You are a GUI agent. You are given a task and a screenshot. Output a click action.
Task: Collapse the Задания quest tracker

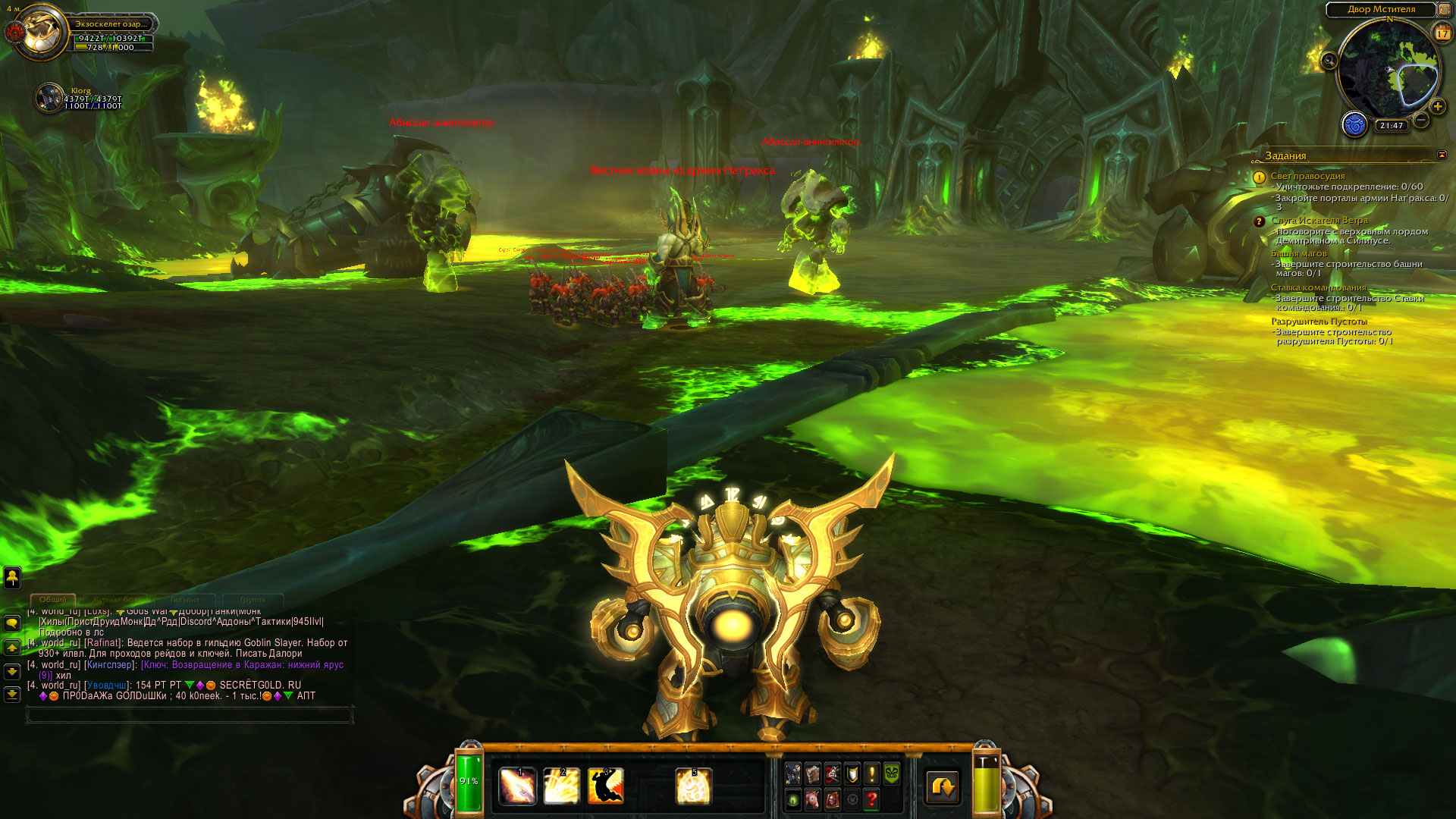click(x=1442, y=155)
